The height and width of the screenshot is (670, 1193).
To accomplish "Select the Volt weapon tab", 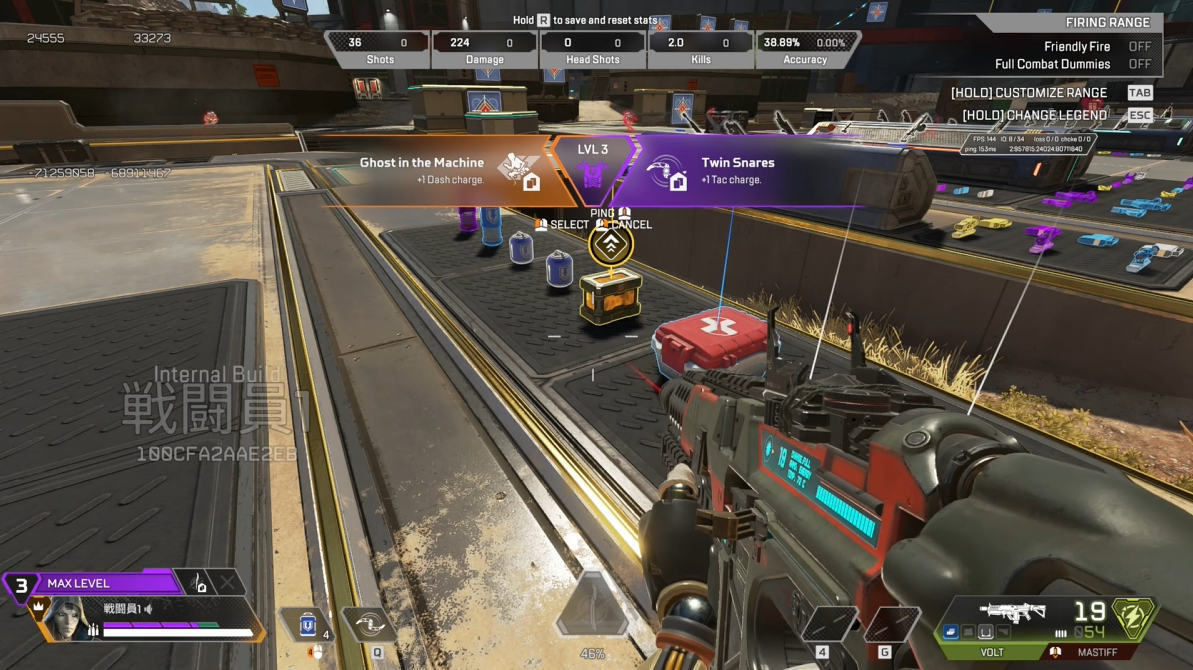I will 990,652.
